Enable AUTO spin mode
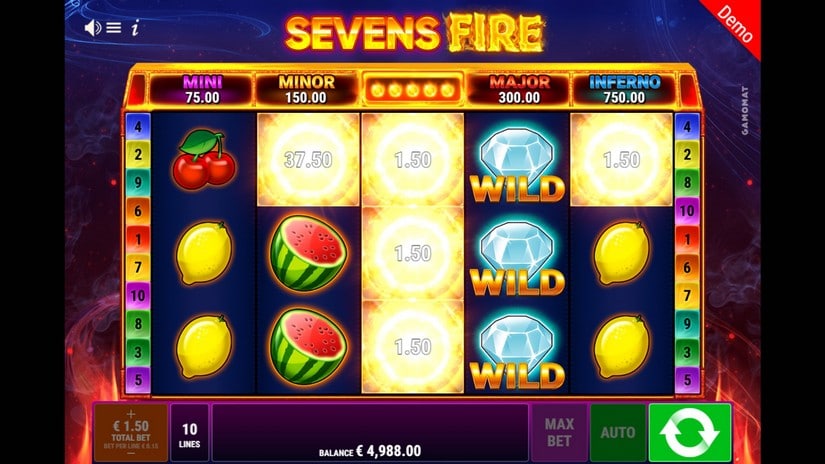Screen dimensions: 825x464 pyautogui.click(x=617, y=432)
